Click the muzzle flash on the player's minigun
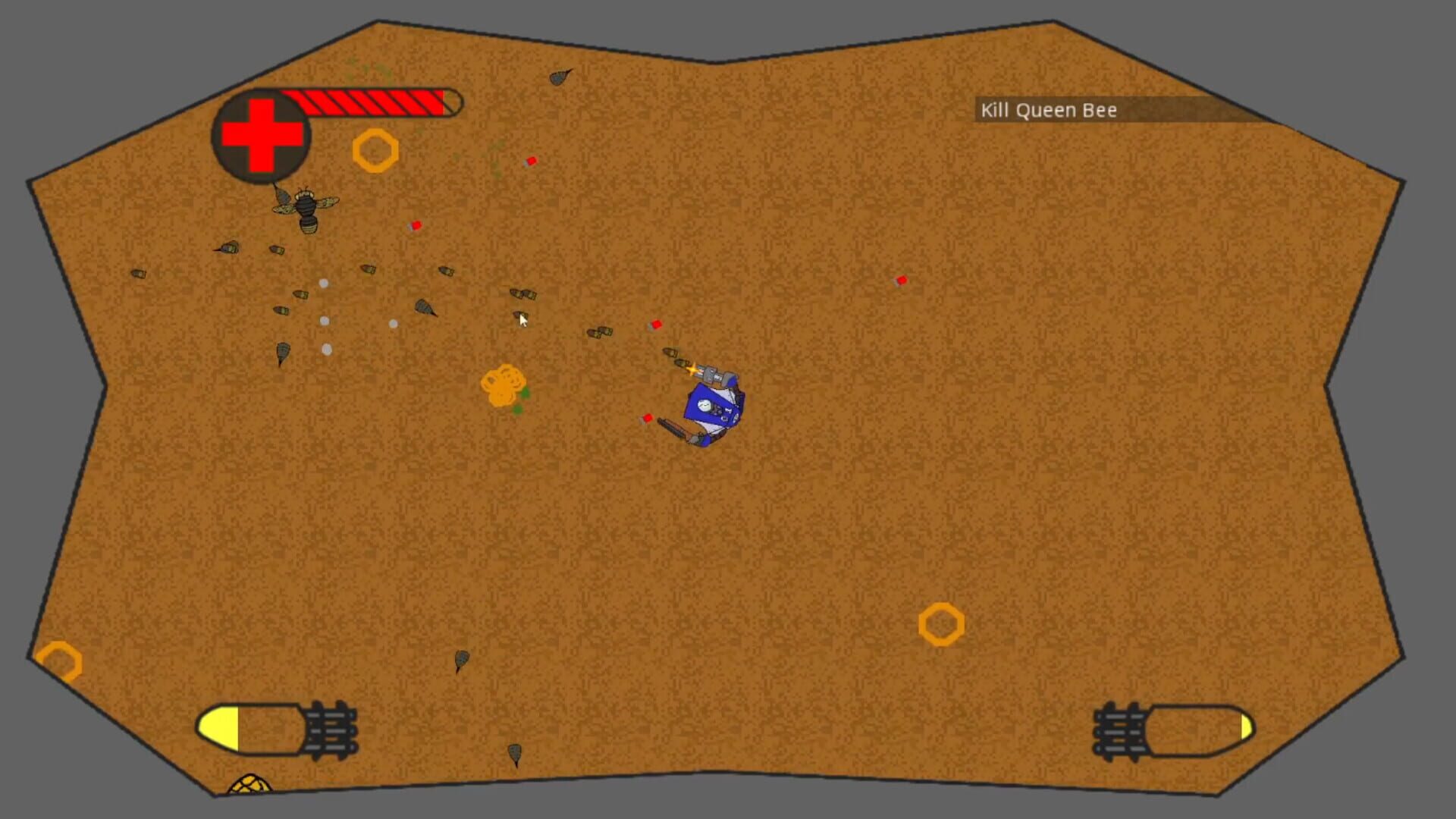 (692, 369)
